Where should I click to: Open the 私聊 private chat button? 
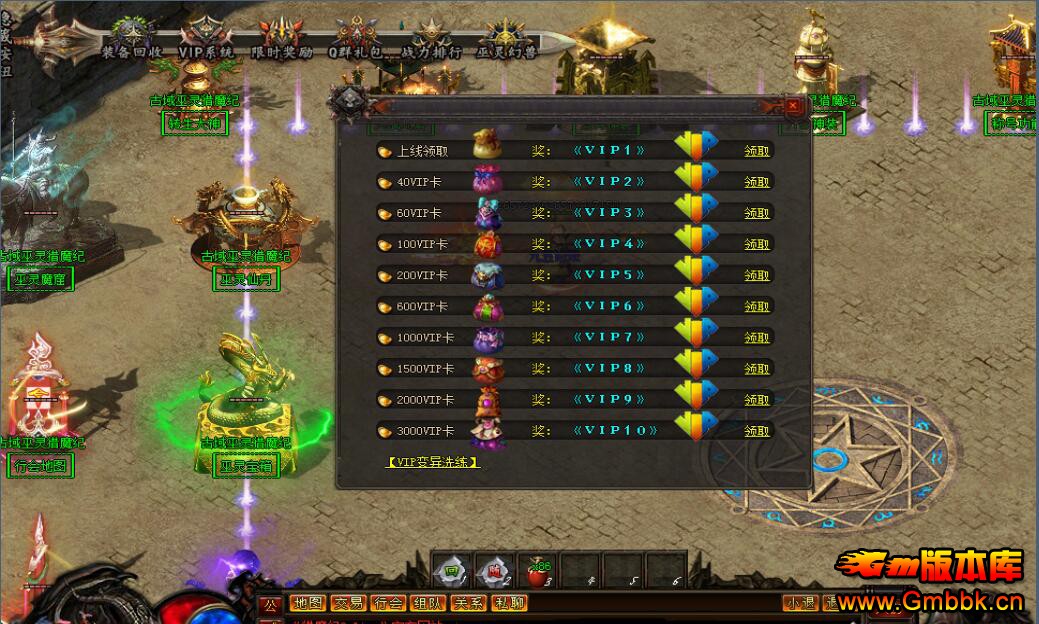coord(508,603)
